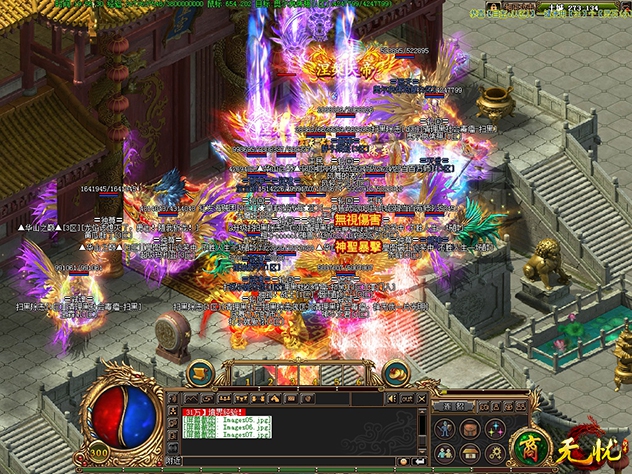Image resolution: width=632 pixels, height=474 pixels.
Task: Click the chat window scrollbar
Action: (x=424, y=430)
